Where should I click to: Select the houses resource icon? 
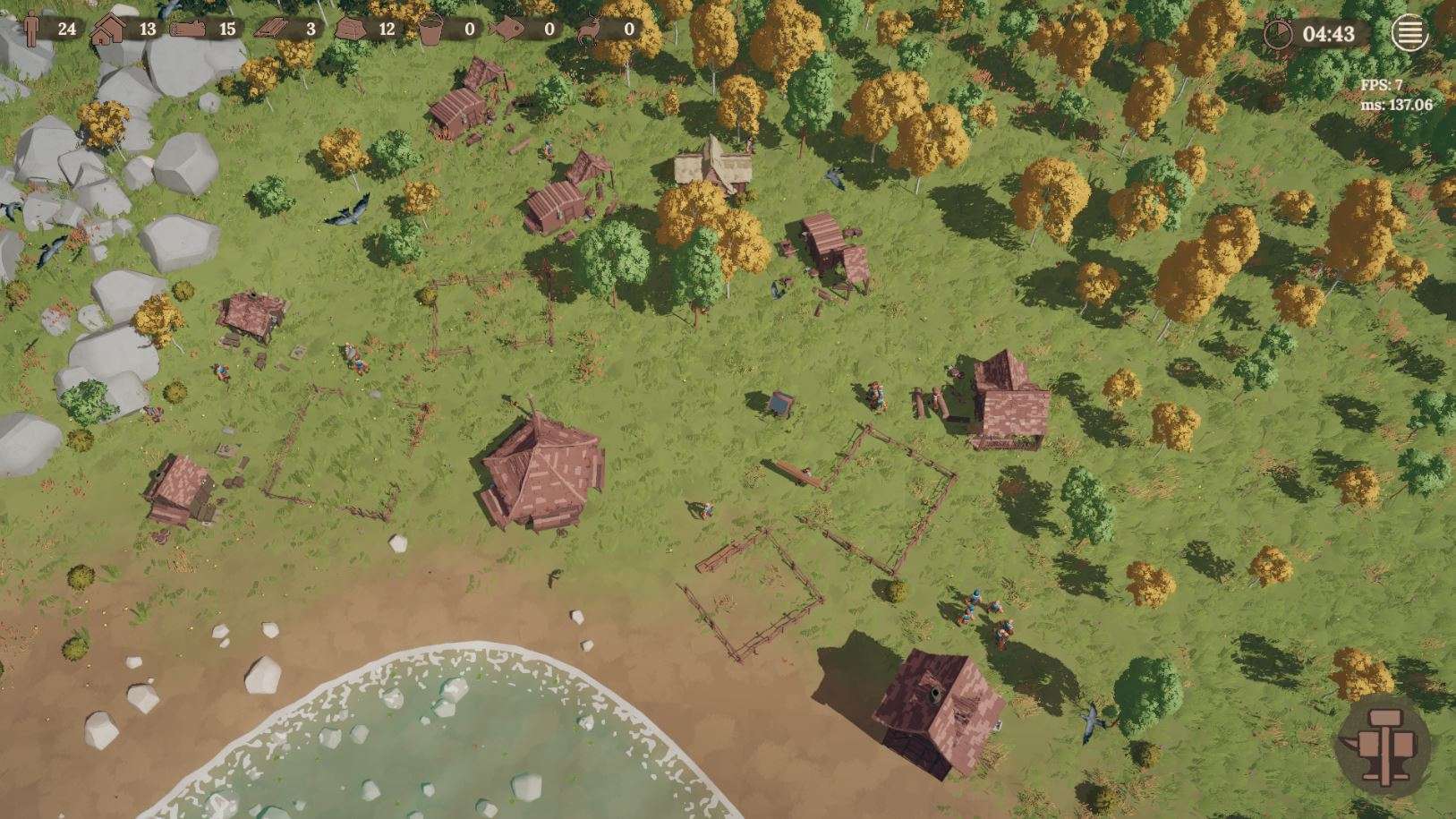tap(108, 29)
